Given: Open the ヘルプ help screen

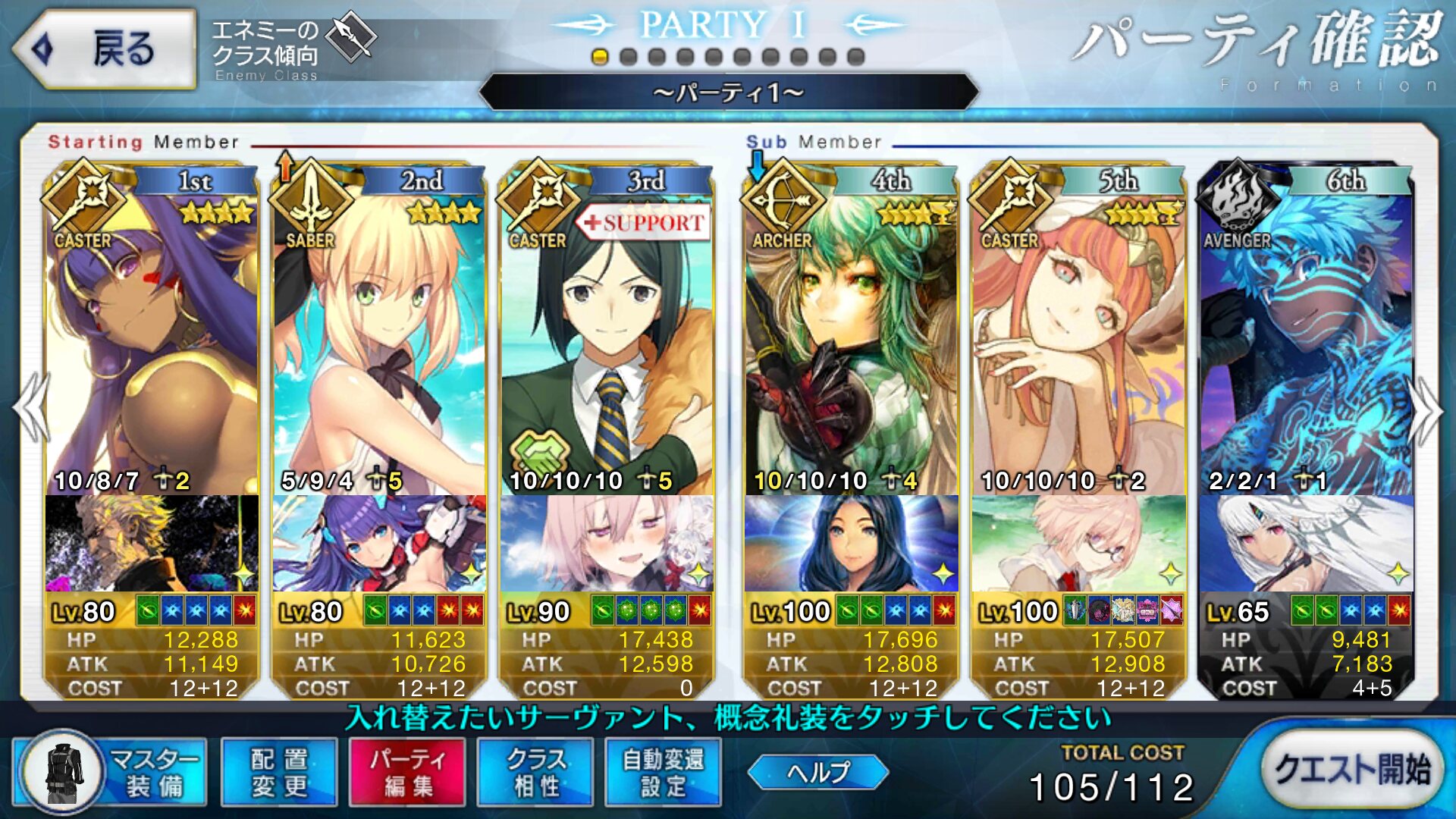Looking at the screenshot, I should click(x=817, y=772).
